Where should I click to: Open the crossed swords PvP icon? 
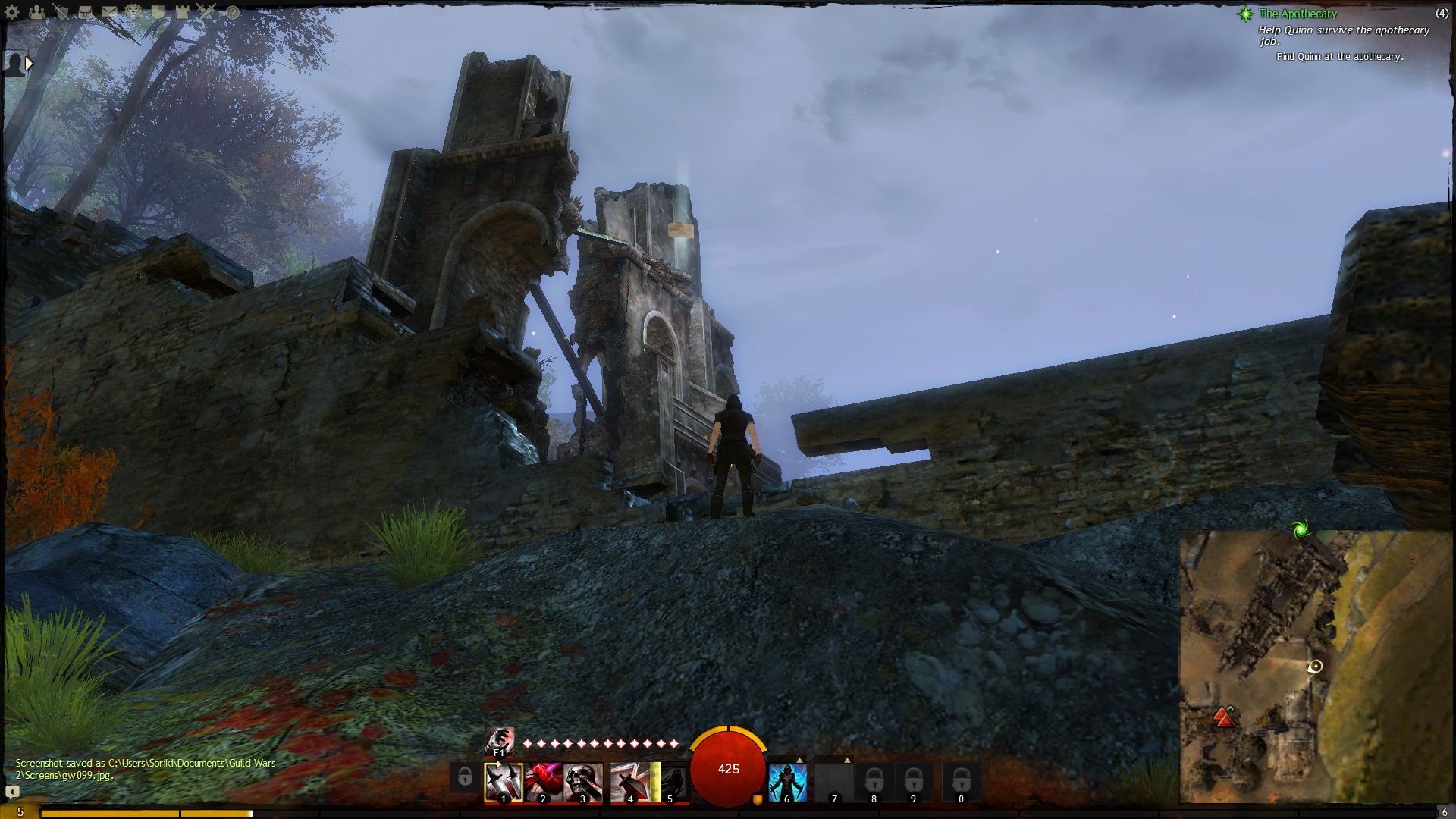(x=206, y=12)
